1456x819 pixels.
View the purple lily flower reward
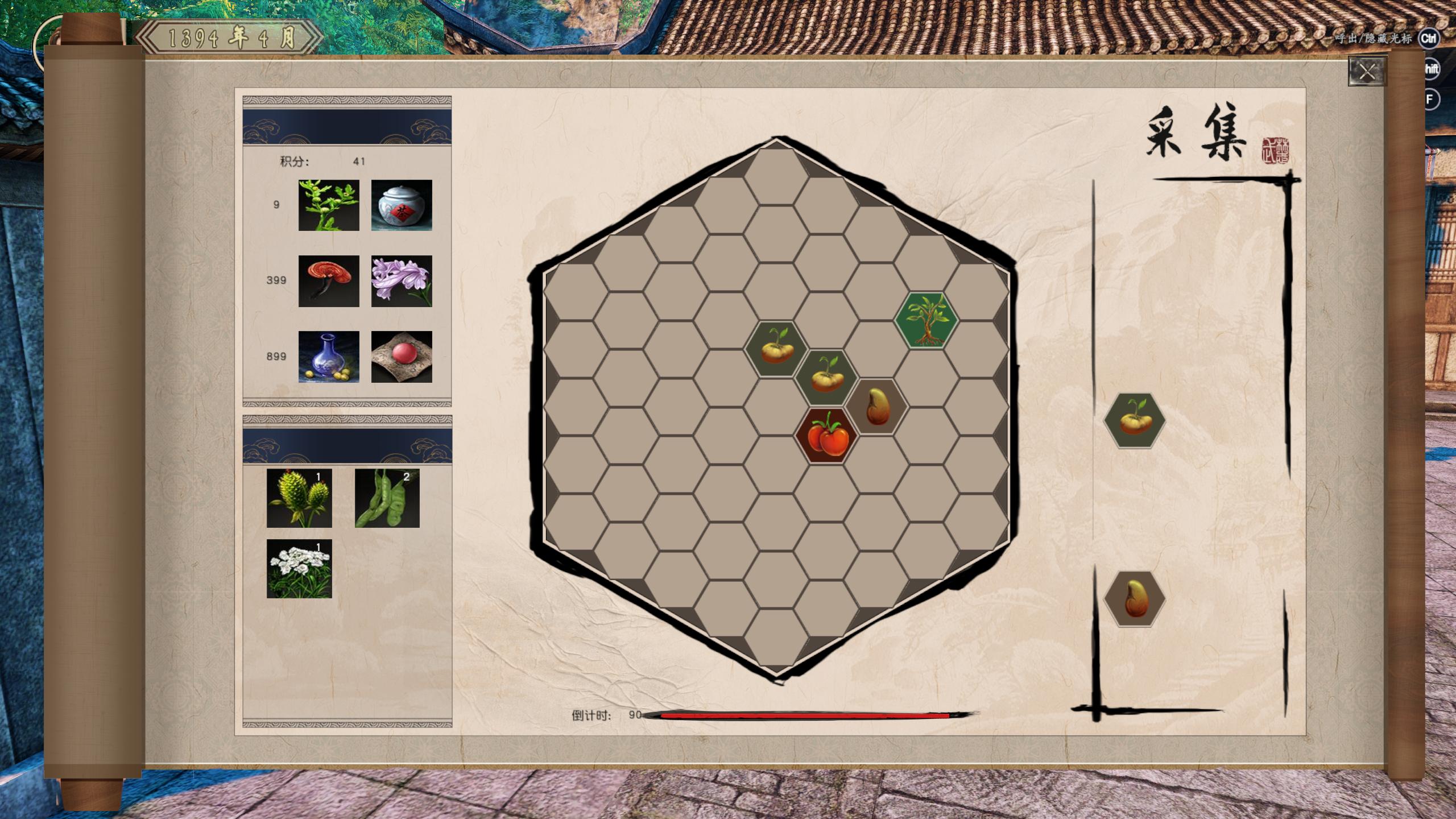coord(402,281)
